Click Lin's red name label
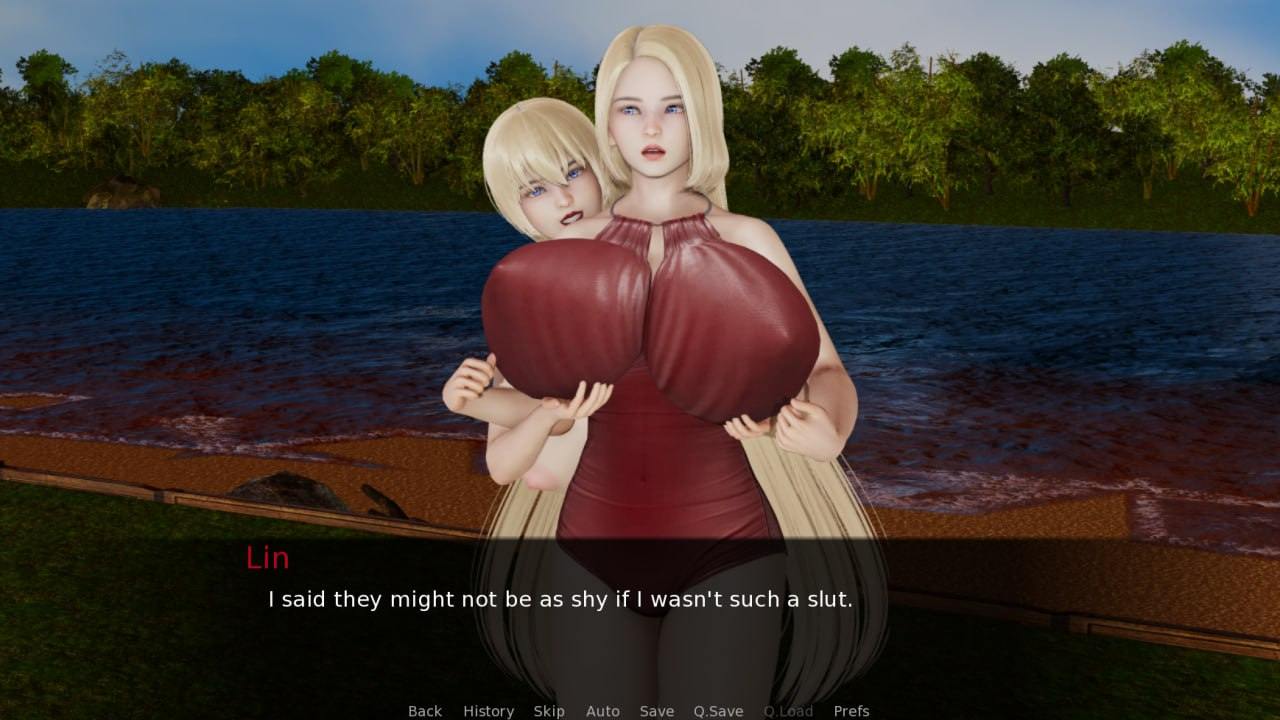The width and height of the screenshot is (1280, 720). pyautogui.click(x=268, y=558)
